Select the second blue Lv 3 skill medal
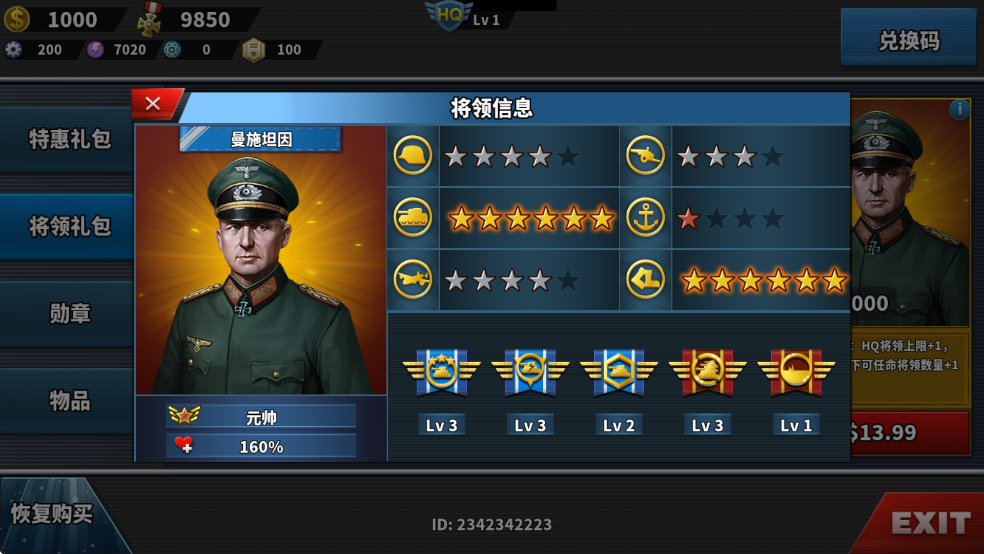Screen dimensions: 984x554 530,372
